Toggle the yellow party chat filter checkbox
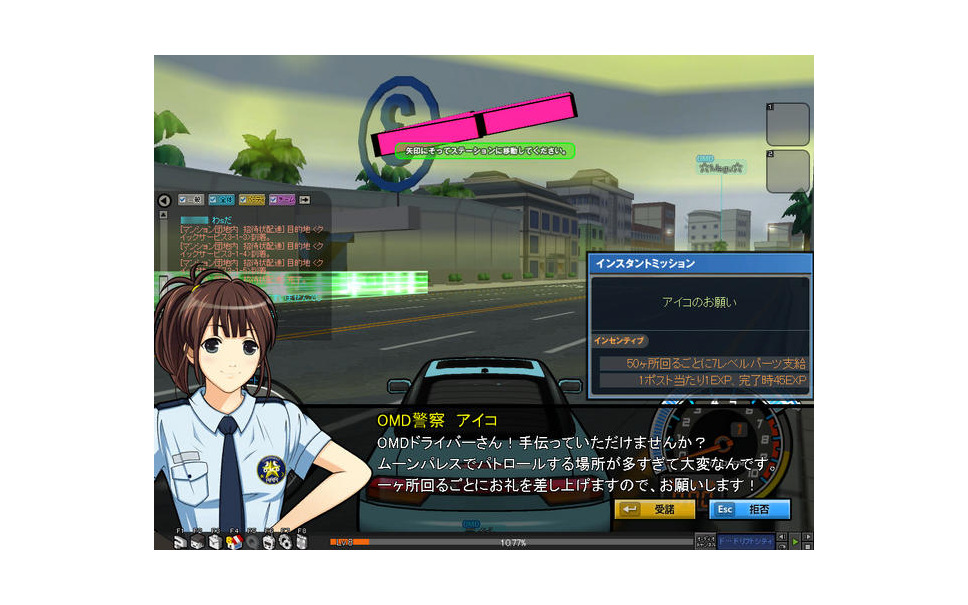The width and height of the screenshot is (968, 605). pyautogui.click(x=252, y=199)
